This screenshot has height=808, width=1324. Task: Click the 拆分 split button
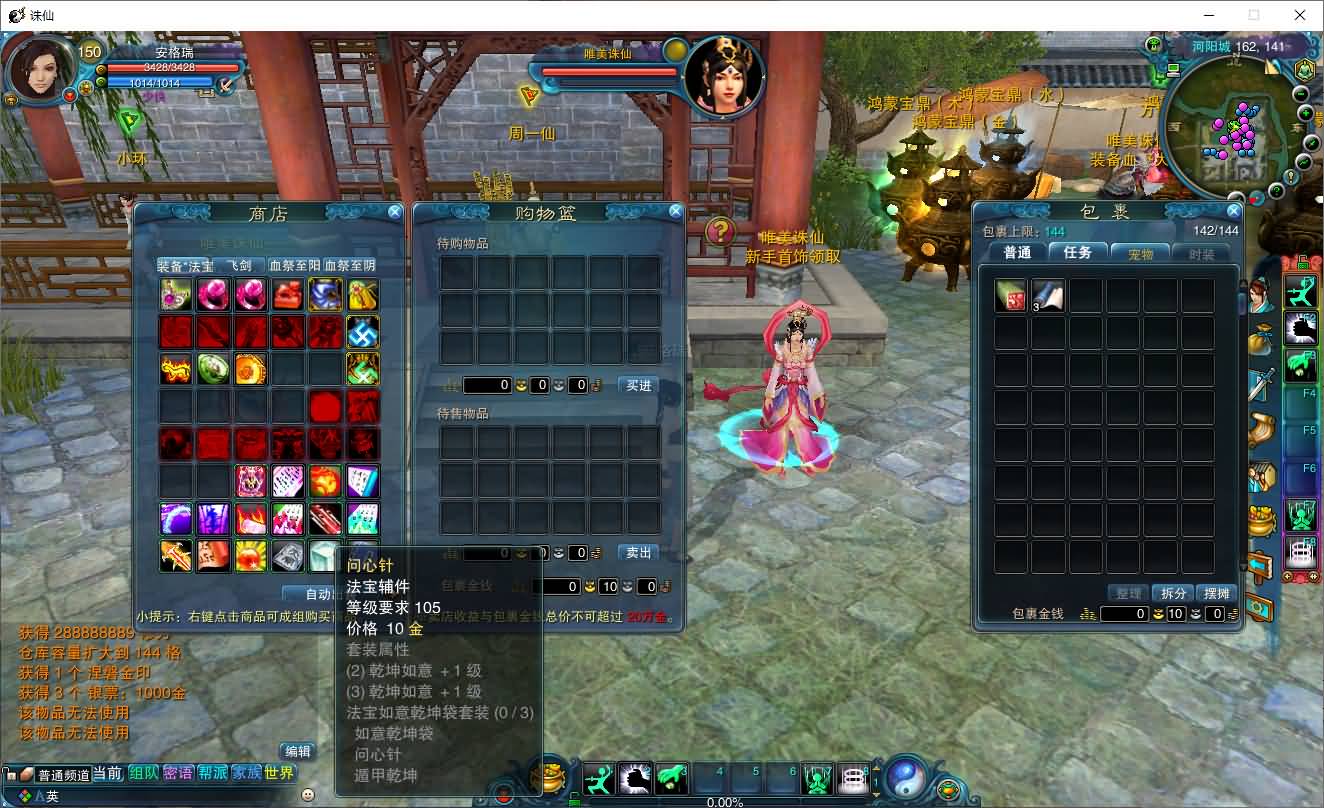pyautogui.click(x=1173, y=594)
